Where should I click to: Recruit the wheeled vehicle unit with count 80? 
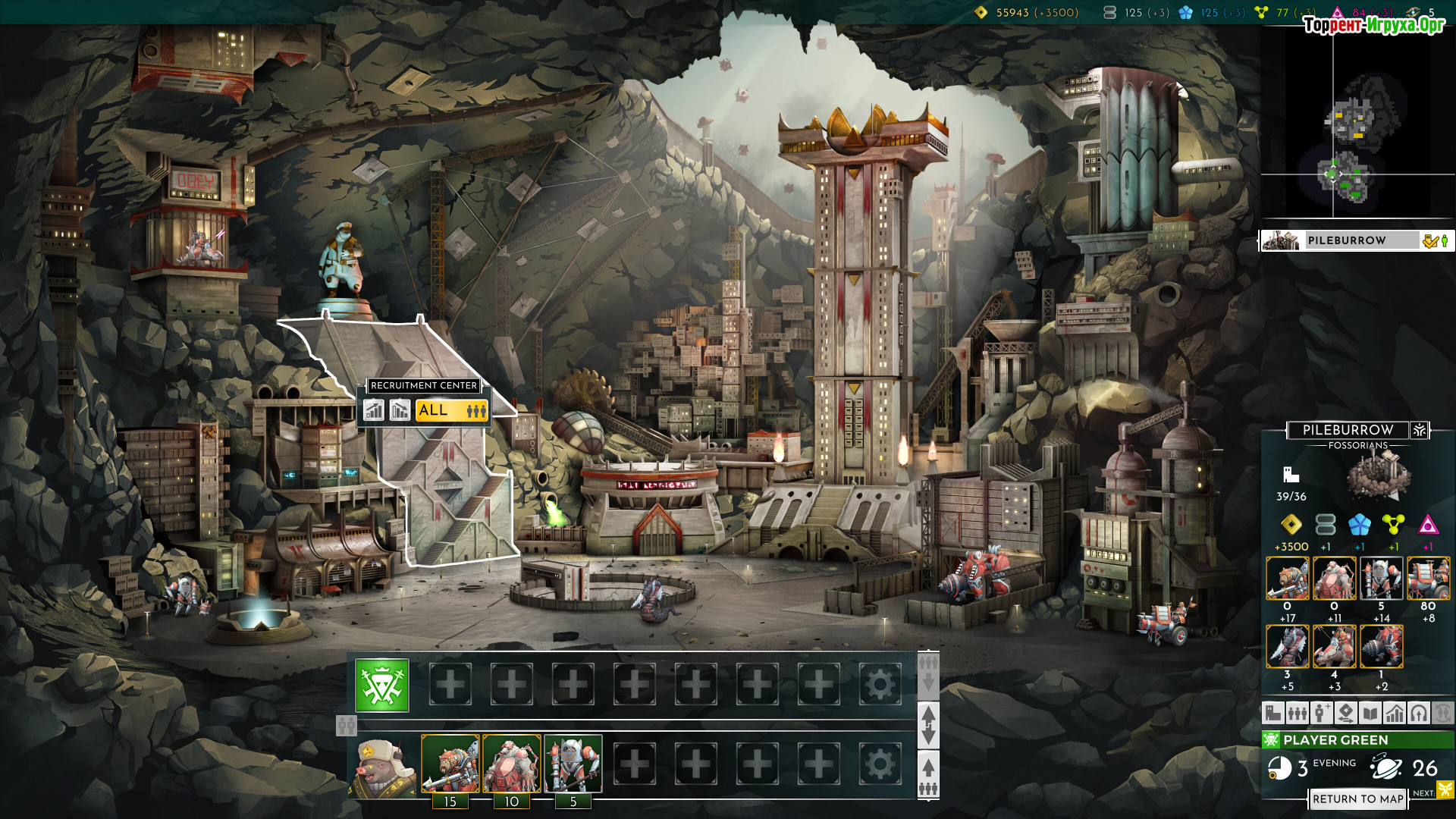click(x=1429, y=578)
